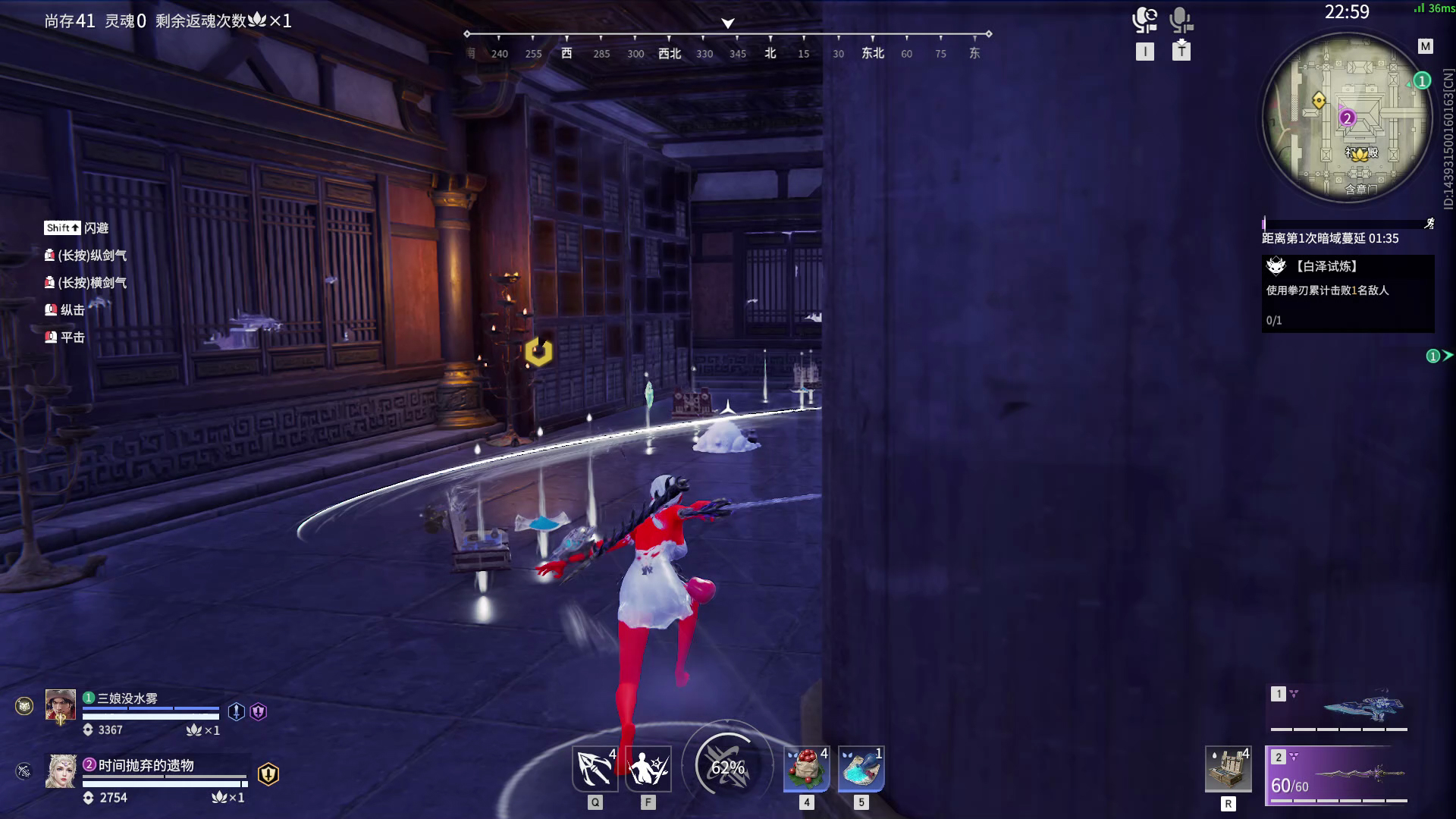Open inventory via the I key icon
The width and height of the screenshot is (1456, 819).
(x=1145, y=52)
